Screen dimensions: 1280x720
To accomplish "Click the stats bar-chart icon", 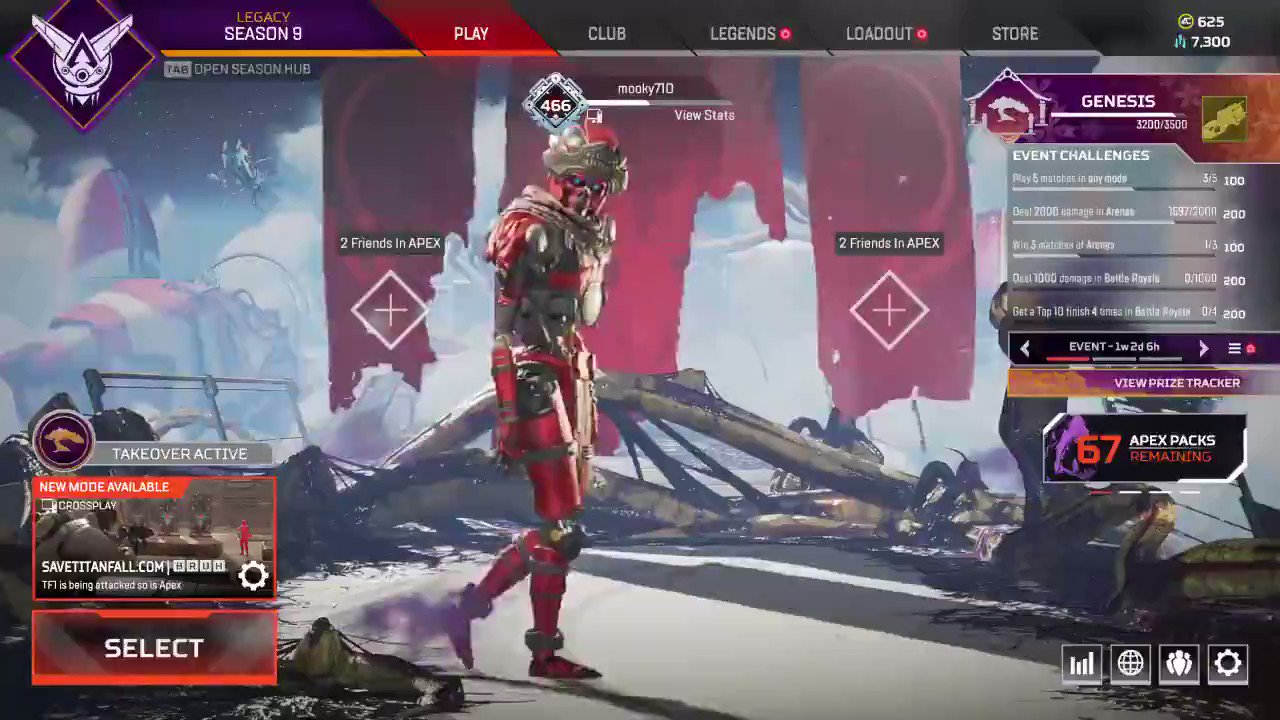I will (1081, 663).
